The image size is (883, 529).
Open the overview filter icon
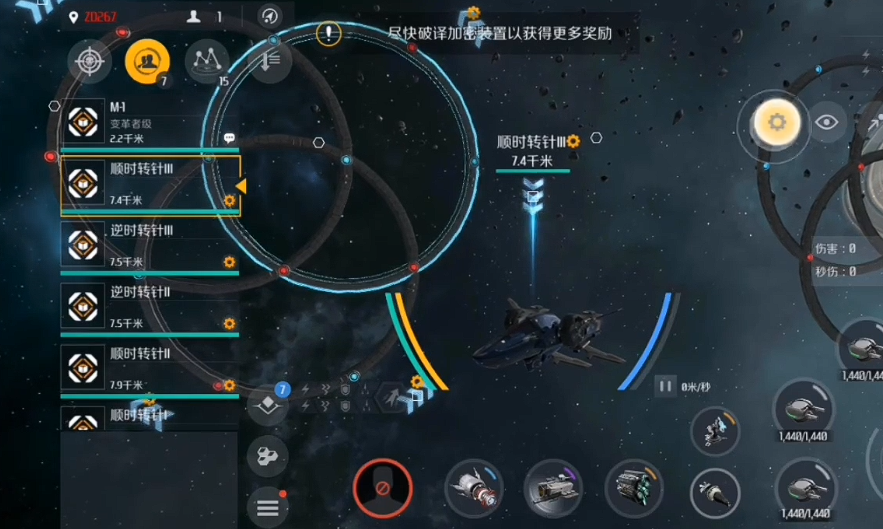pos(270,60)
